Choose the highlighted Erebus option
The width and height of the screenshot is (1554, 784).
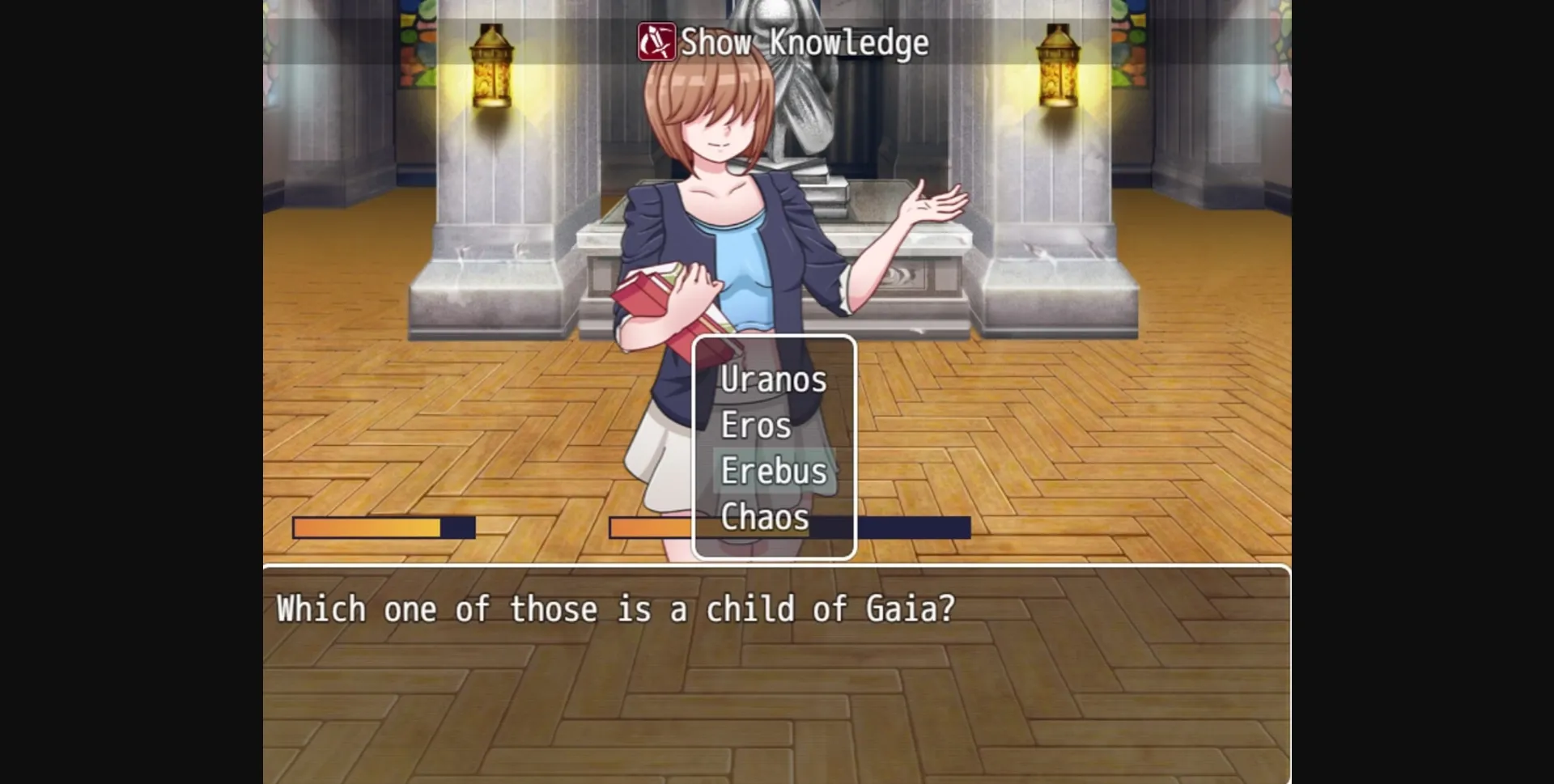coord(774,470)
